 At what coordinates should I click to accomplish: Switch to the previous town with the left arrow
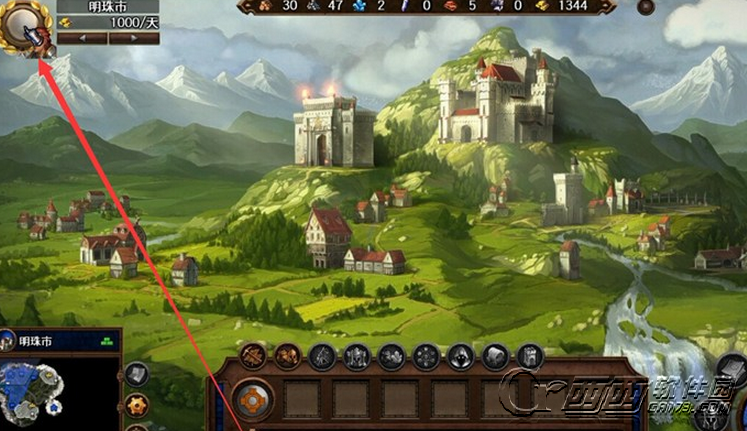(82, 38)
